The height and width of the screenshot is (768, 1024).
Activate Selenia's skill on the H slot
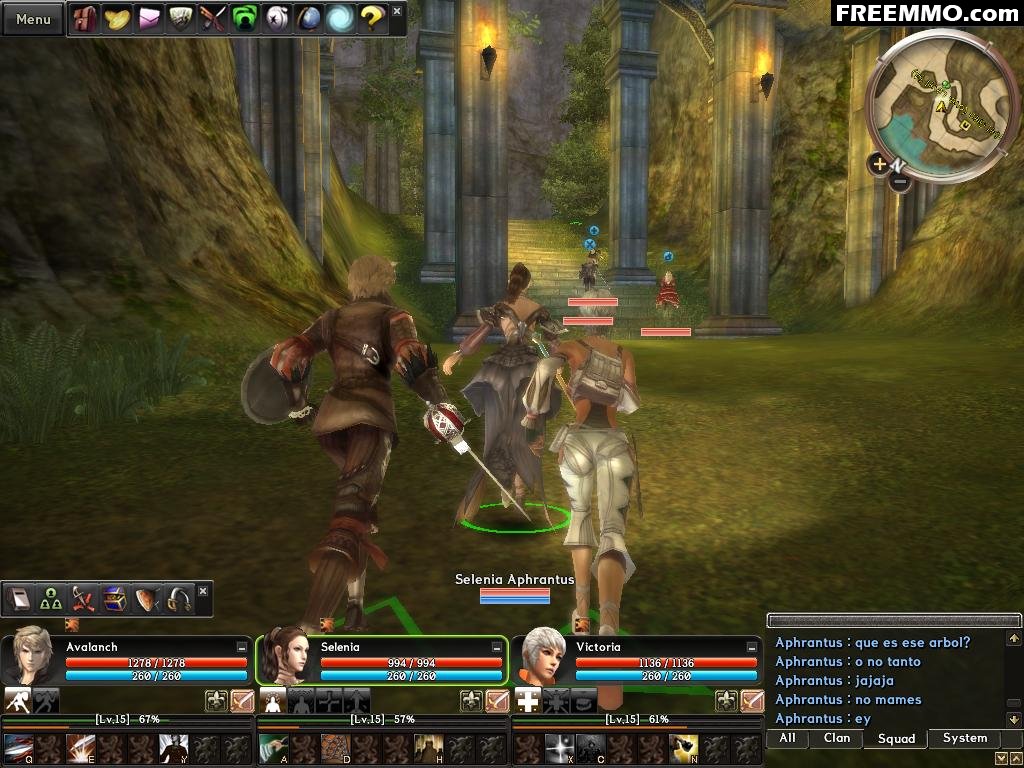click(x=430, y=748)
